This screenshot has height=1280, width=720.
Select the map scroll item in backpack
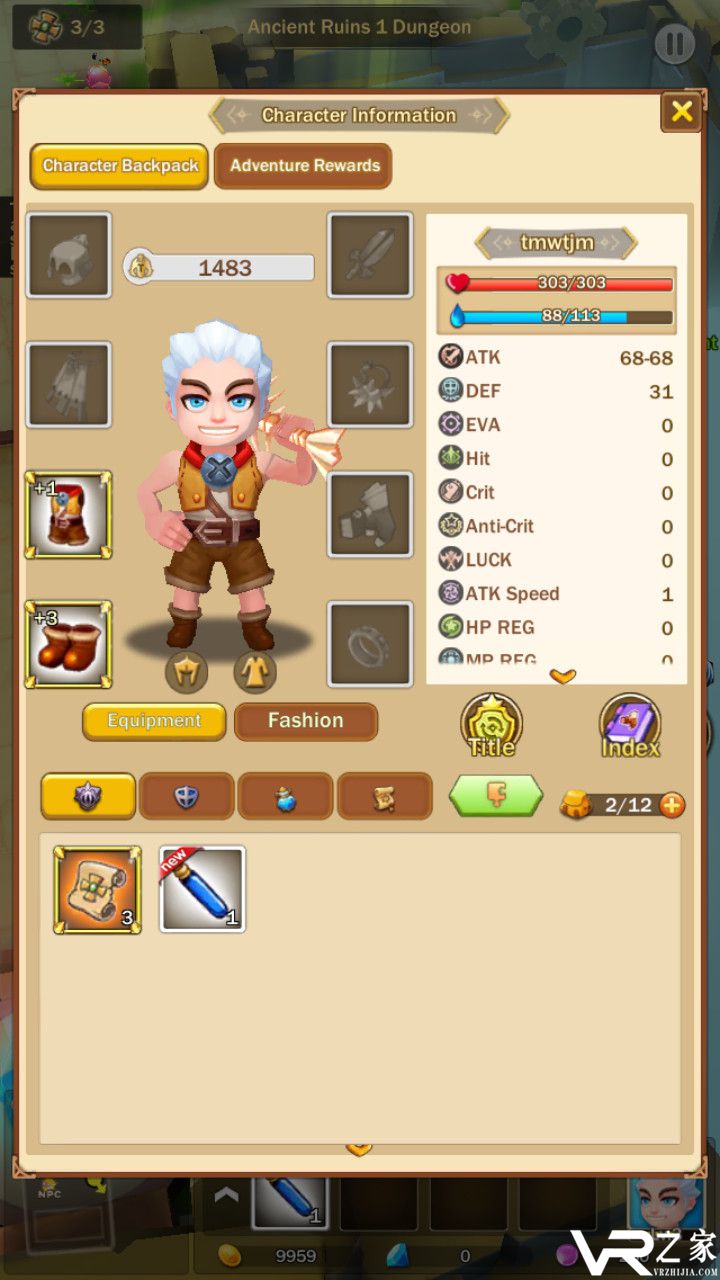click(97, 890)
